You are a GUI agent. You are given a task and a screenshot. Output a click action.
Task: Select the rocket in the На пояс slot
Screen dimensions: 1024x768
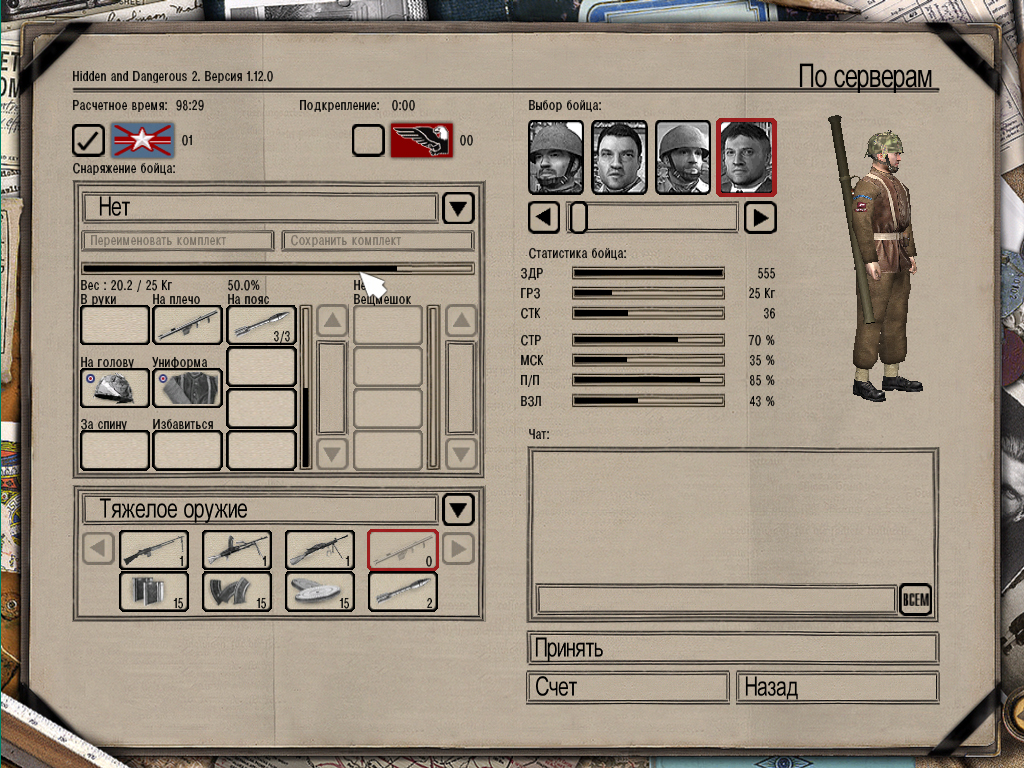click(x=261, y=325)
